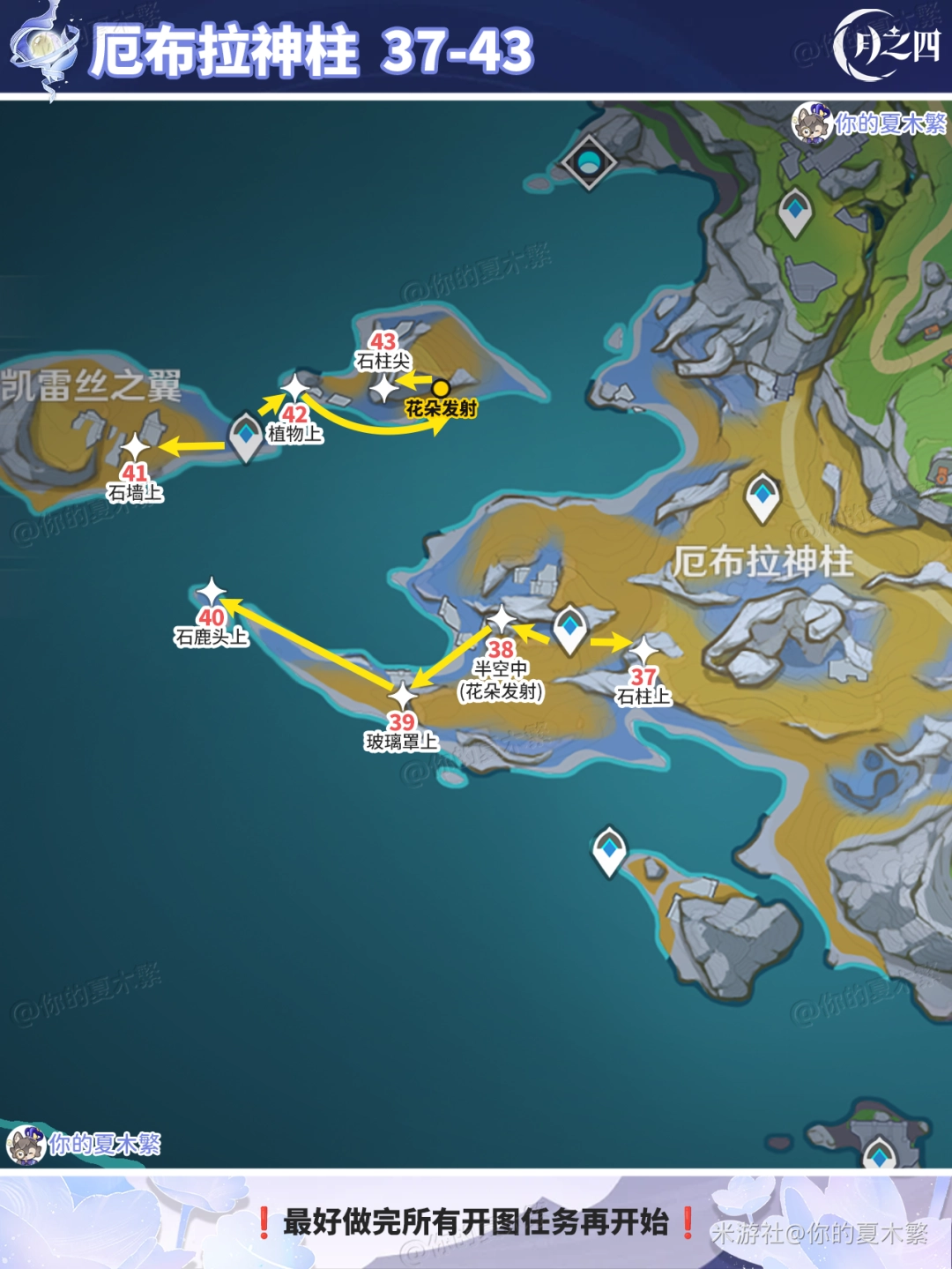Open the diamond-shaped map icon on the northern islet
The width and height of the screenshot is (952, 1269).
coord(588,161)
